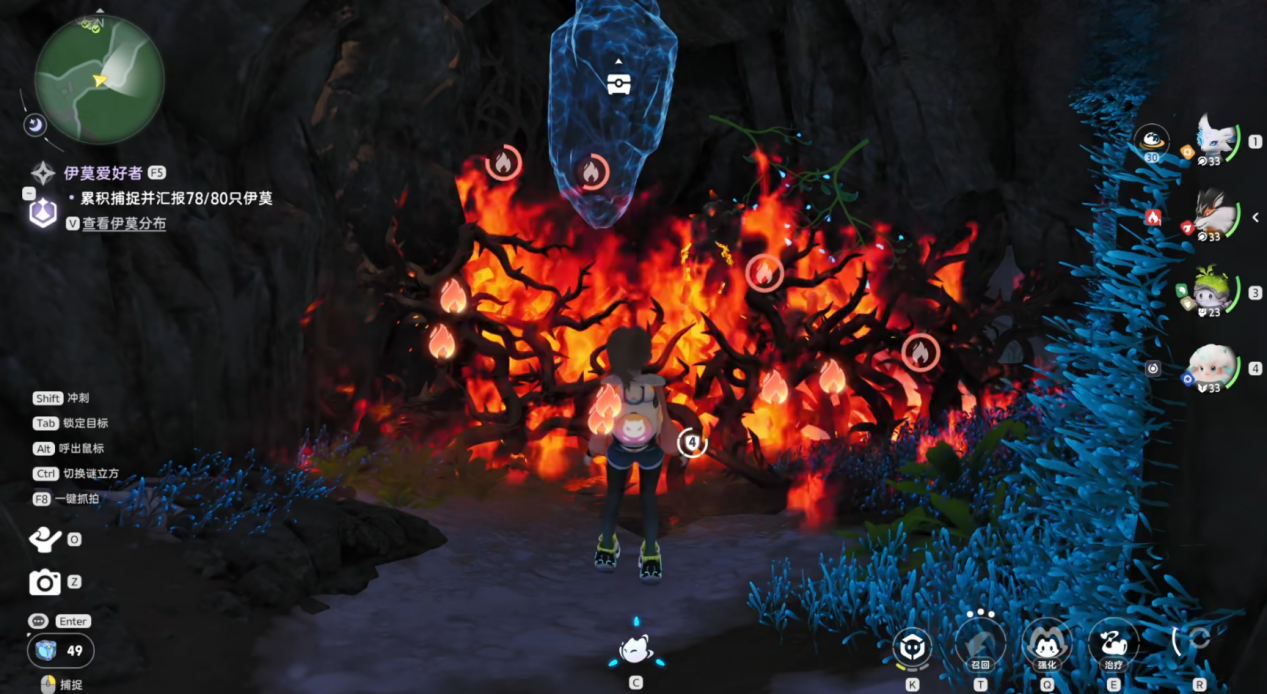The height and width of the screenshot is (694, 1267).
Task: Click the moon night-time icon
Action: [x=36, y=124]
